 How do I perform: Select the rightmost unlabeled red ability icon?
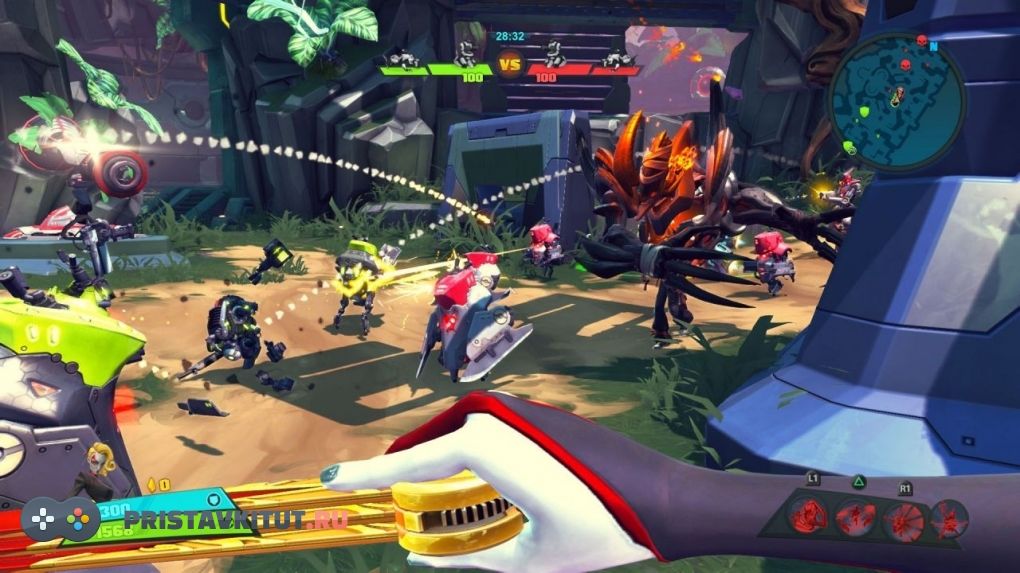(948, 519)
